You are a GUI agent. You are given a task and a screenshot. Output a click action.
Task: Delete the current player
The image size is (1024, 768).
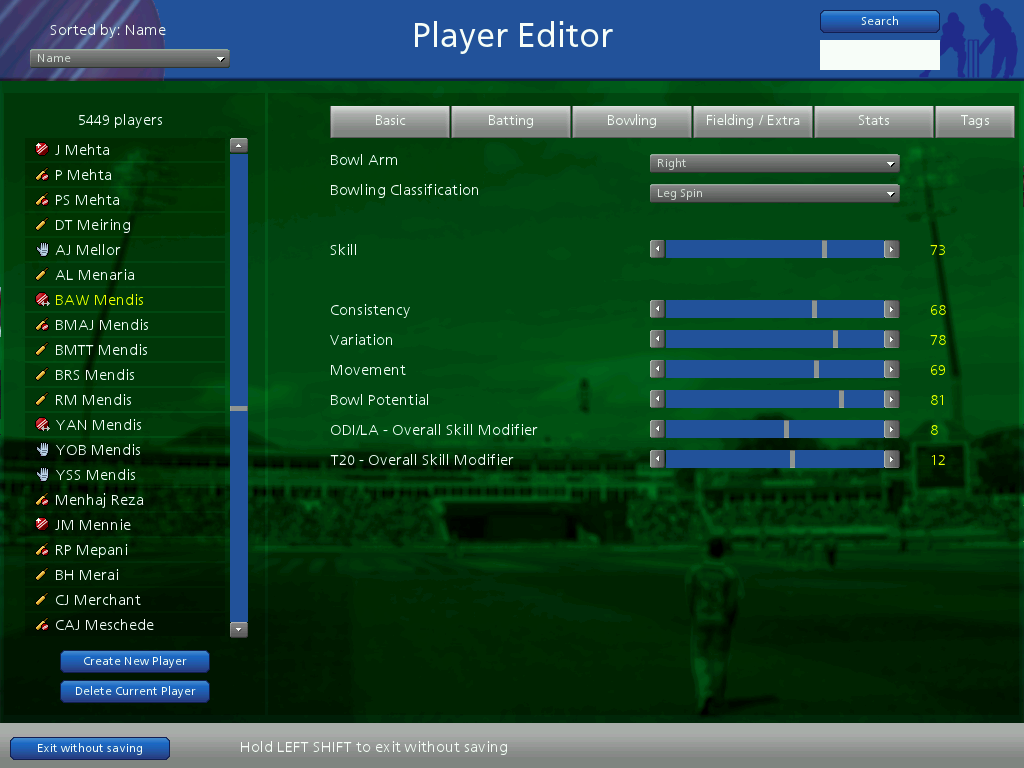tap(135, 691)
